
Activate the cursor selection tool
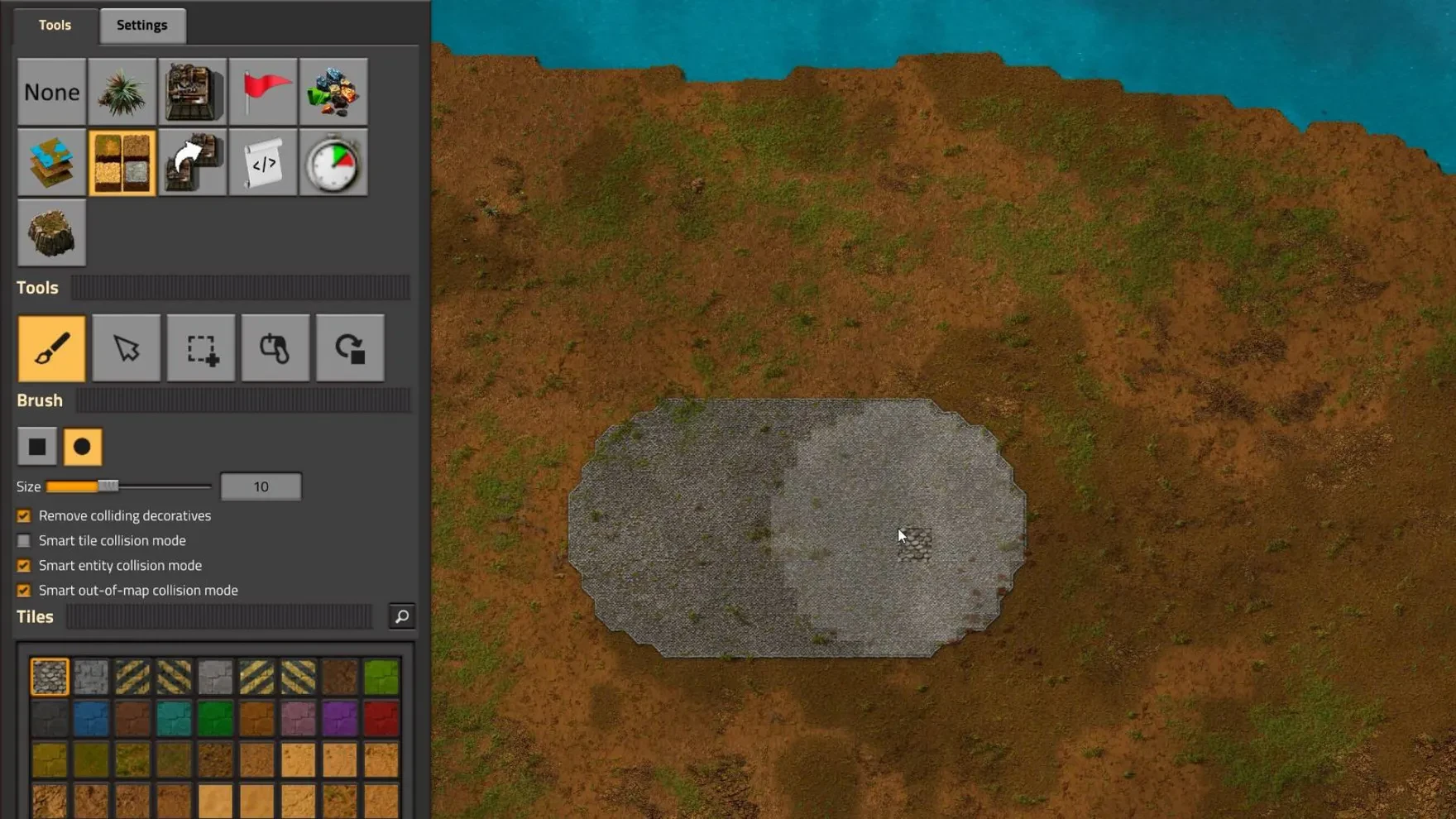coord(126,348)
